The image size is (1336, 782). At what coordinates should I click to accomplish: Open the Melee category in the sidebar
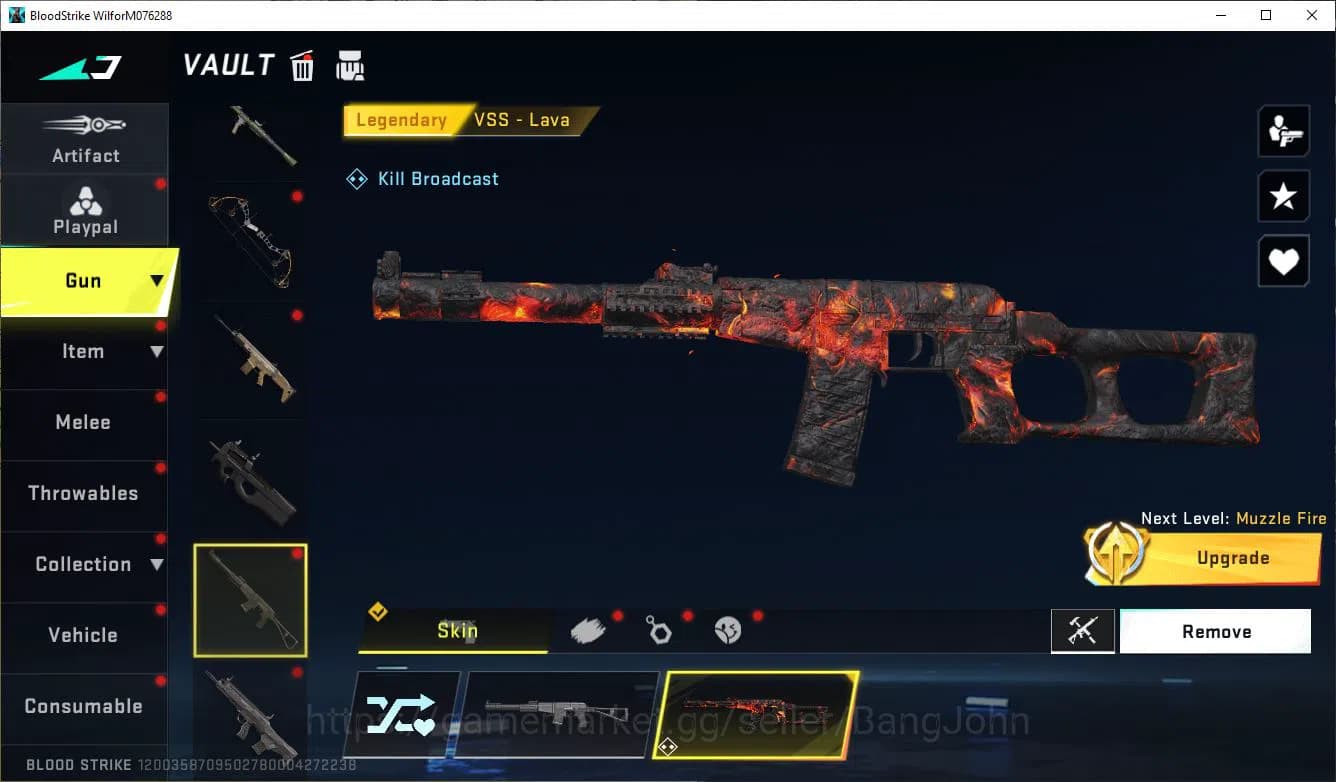point(83,422)
